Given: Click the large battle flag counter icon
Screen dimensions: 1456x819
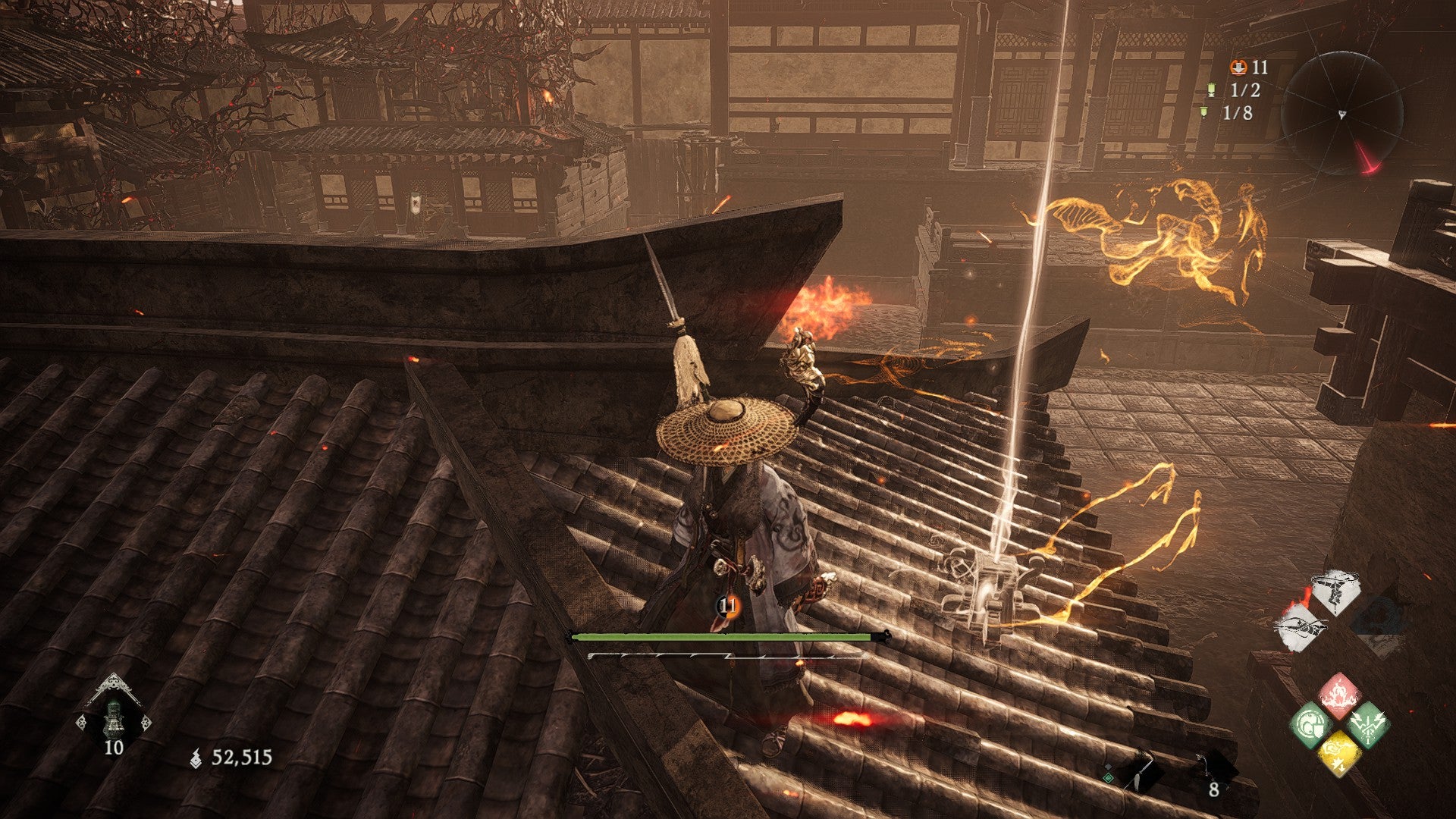Looking at the screenshot, I should pos(1212,90).
